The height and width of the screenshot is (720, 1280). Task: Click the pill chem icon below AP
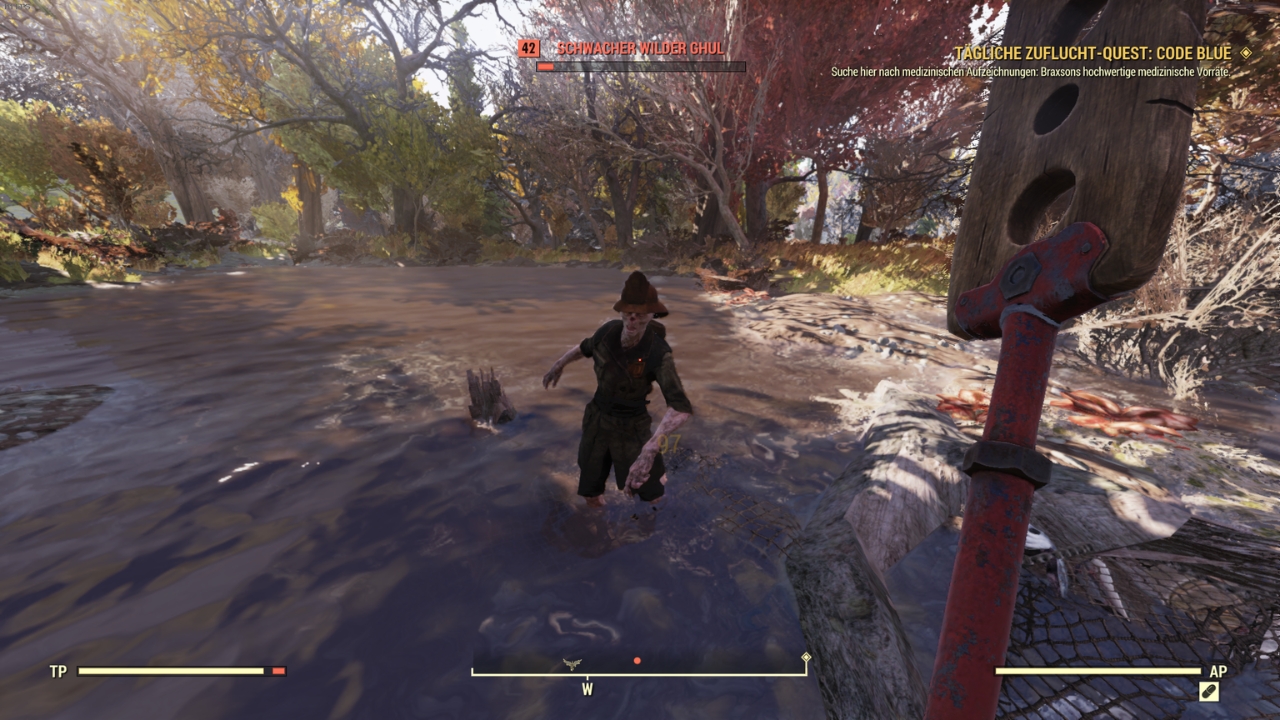click(x=1209, y=691)
